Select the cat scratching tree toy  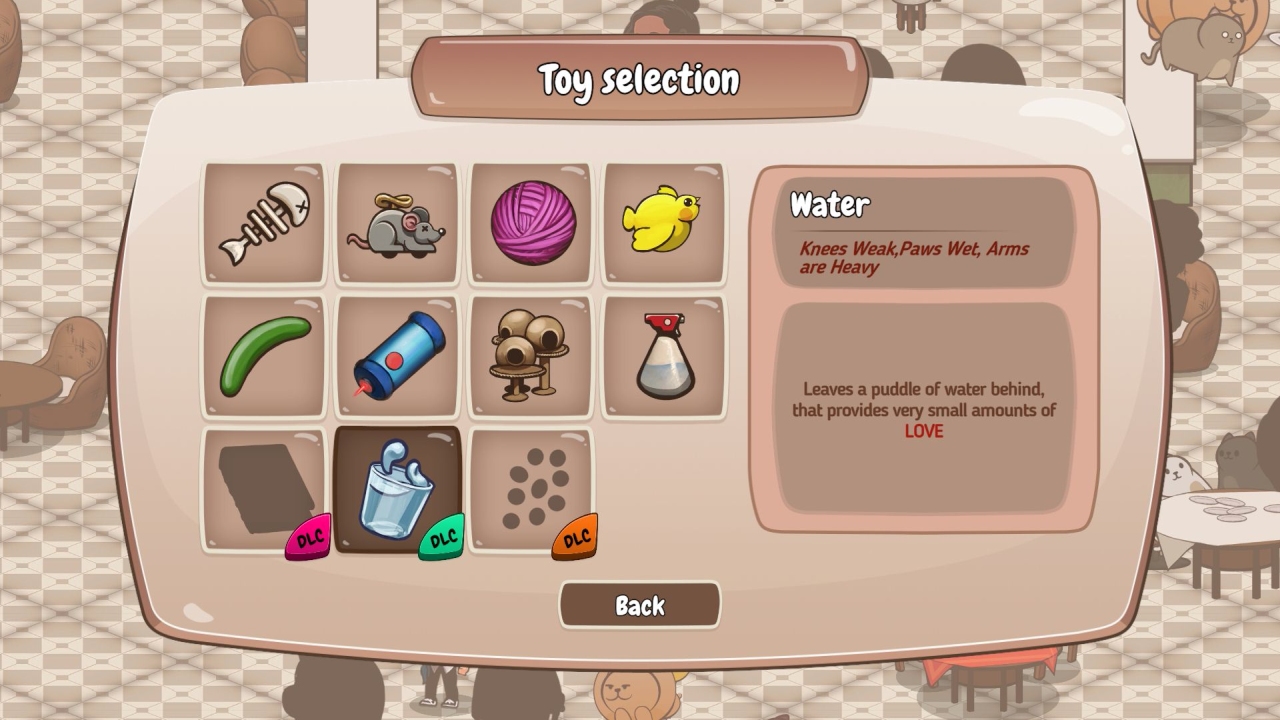coord(530,355)
